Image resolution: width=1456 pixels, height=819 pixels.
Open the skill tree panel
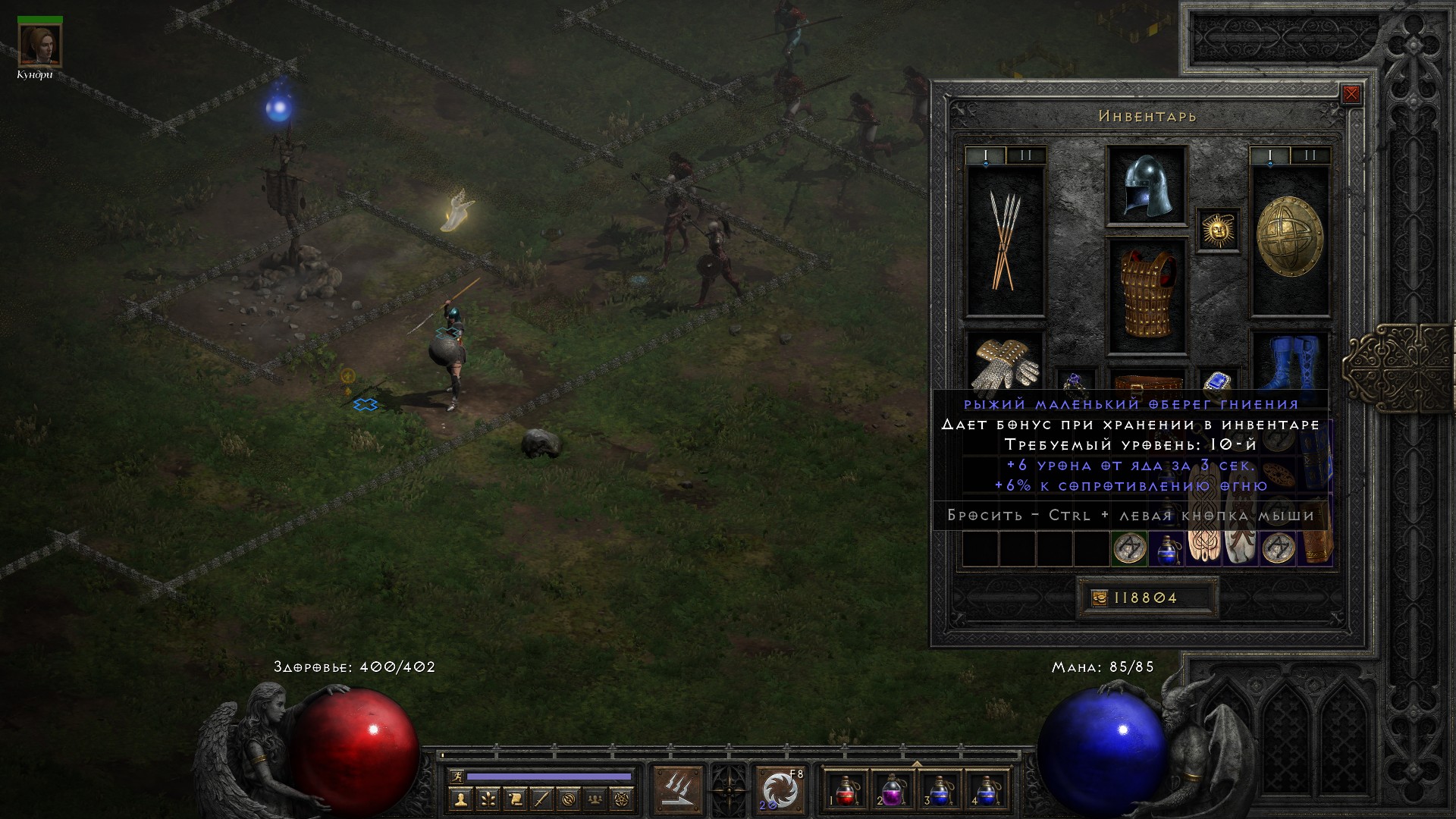[488, 799]
